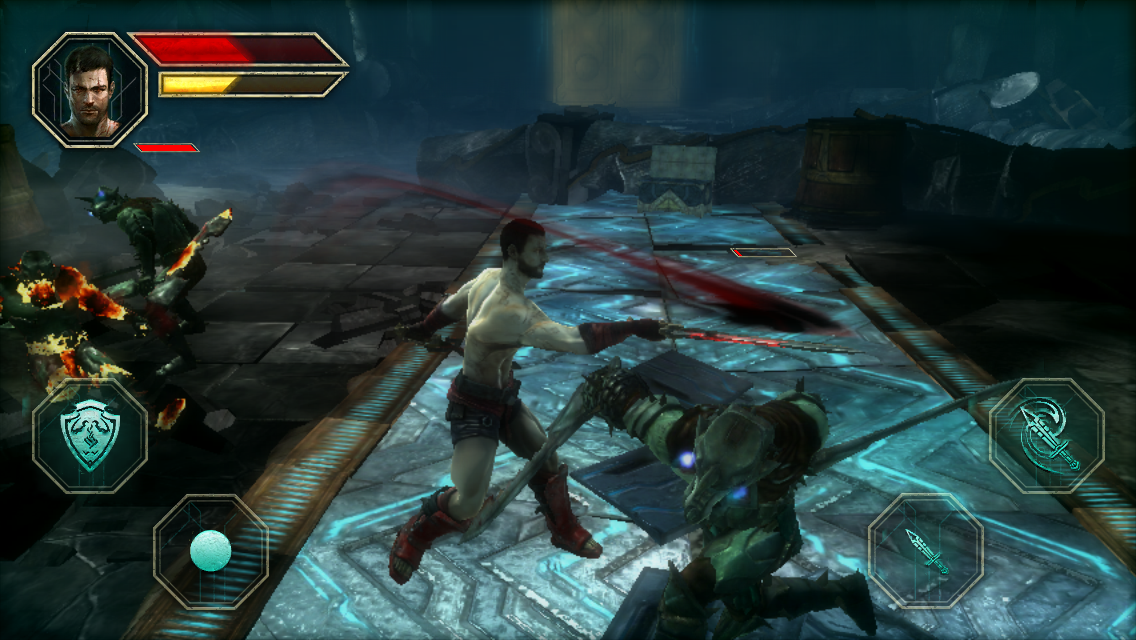Touch the virtual movement joystick

211,550
